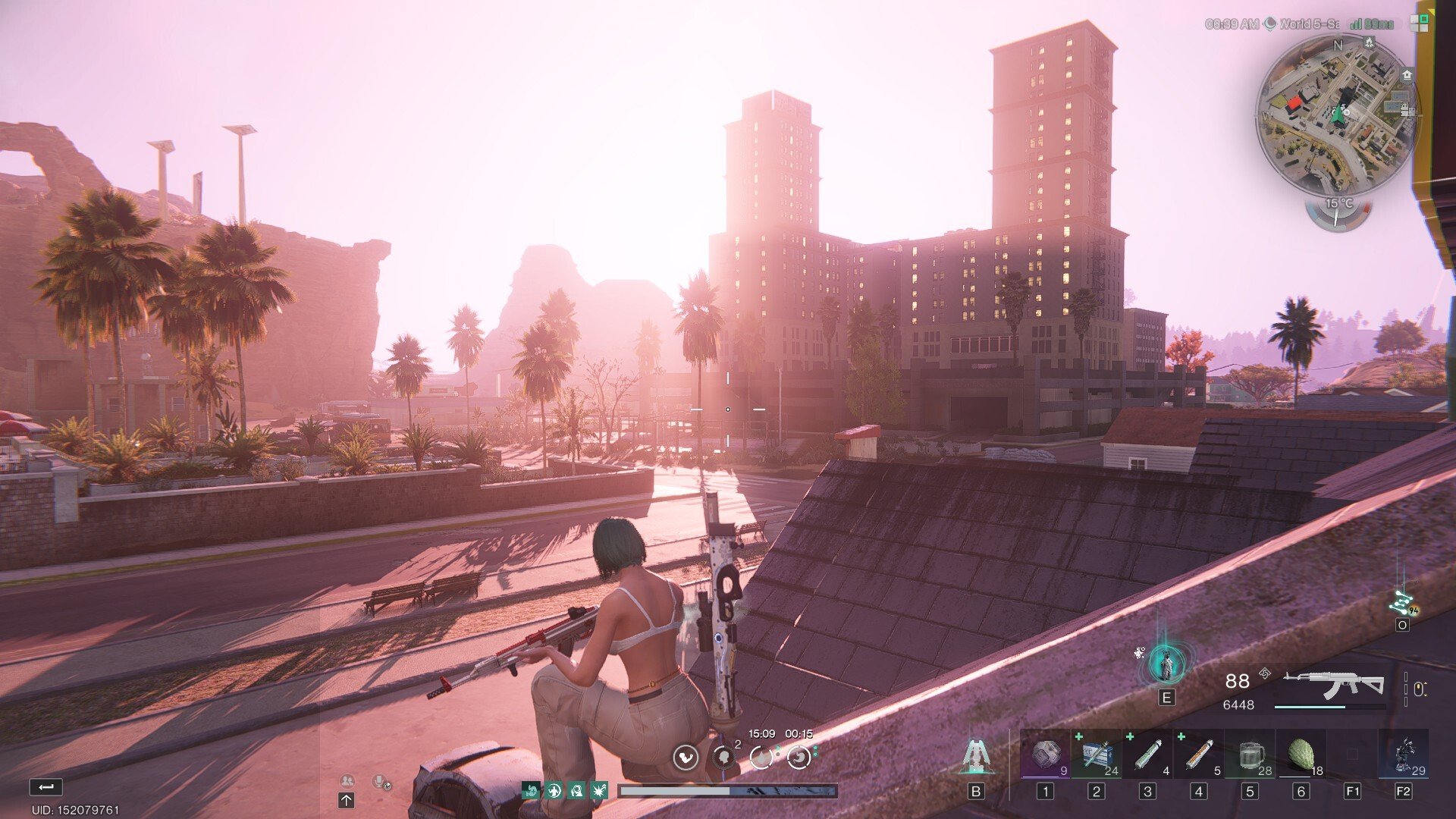Screen dimensions: 1456x819
Task: Select the dark creature deviation slot
Action: (1404, 755)
